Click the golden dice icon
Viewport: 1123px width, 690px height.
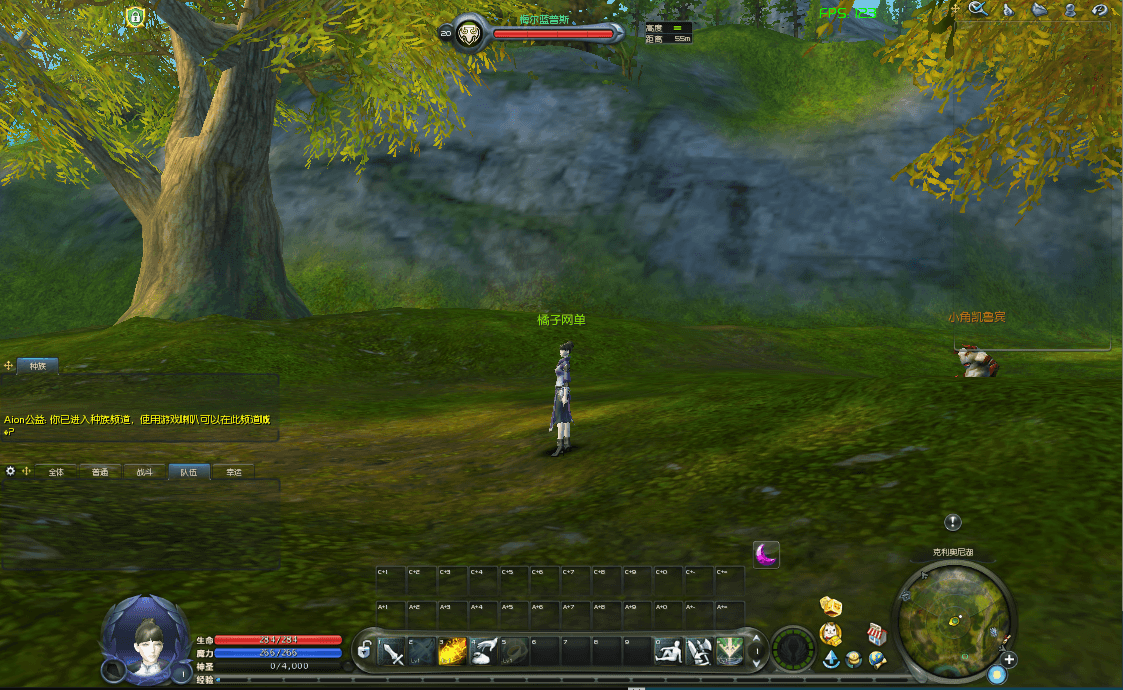pyautogui.click(x=830, y=605)
